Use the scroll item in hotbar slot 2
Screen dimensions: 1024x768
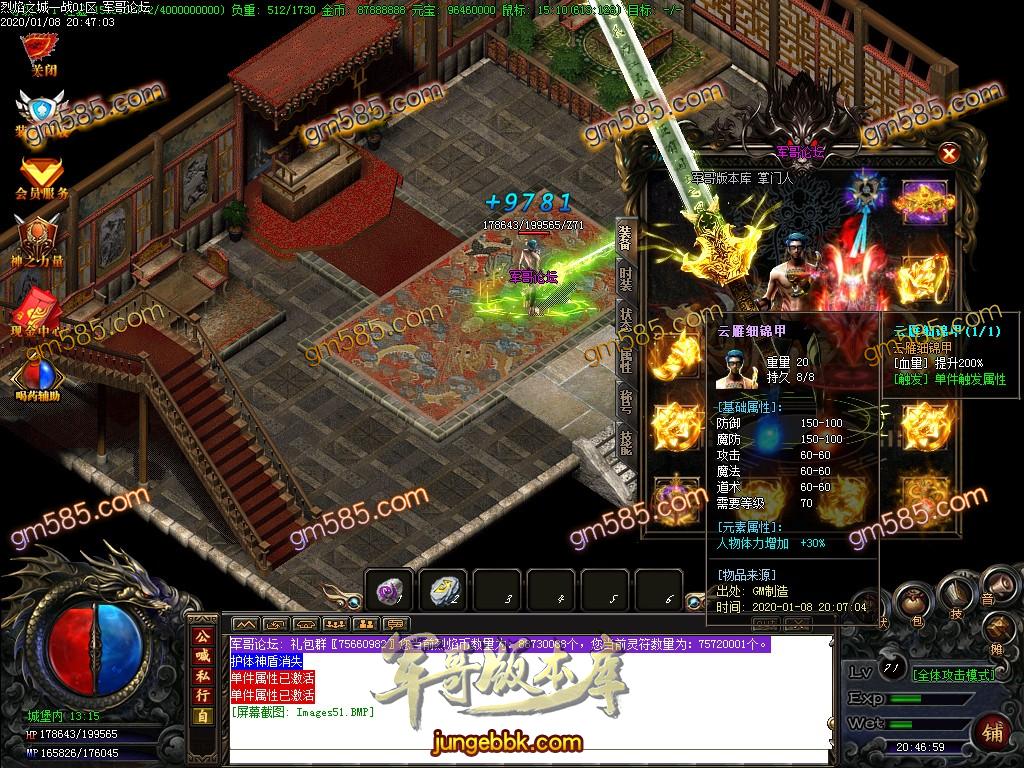[x=443, y=592]
